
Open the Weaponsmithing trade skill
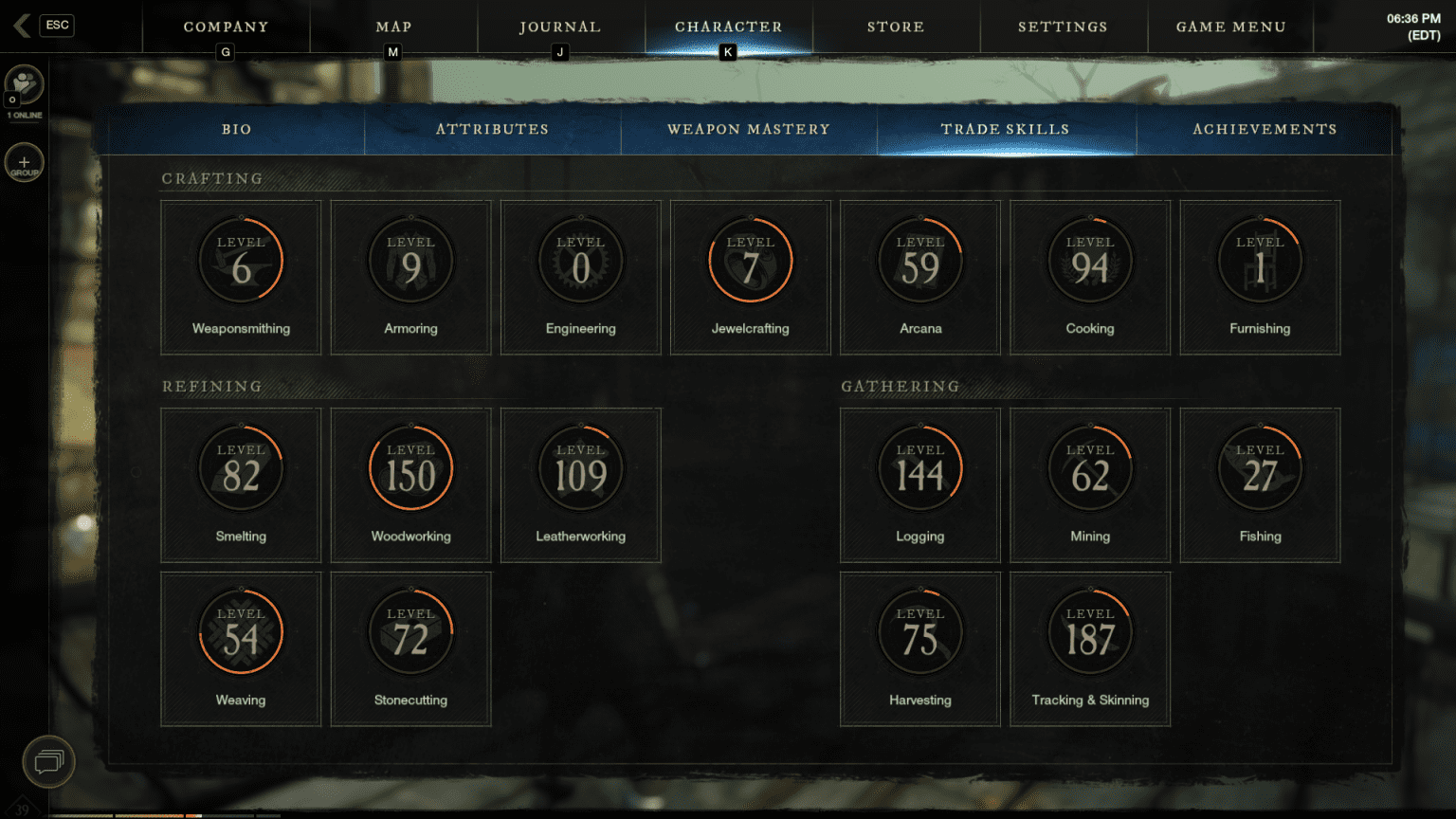point(240,259)
